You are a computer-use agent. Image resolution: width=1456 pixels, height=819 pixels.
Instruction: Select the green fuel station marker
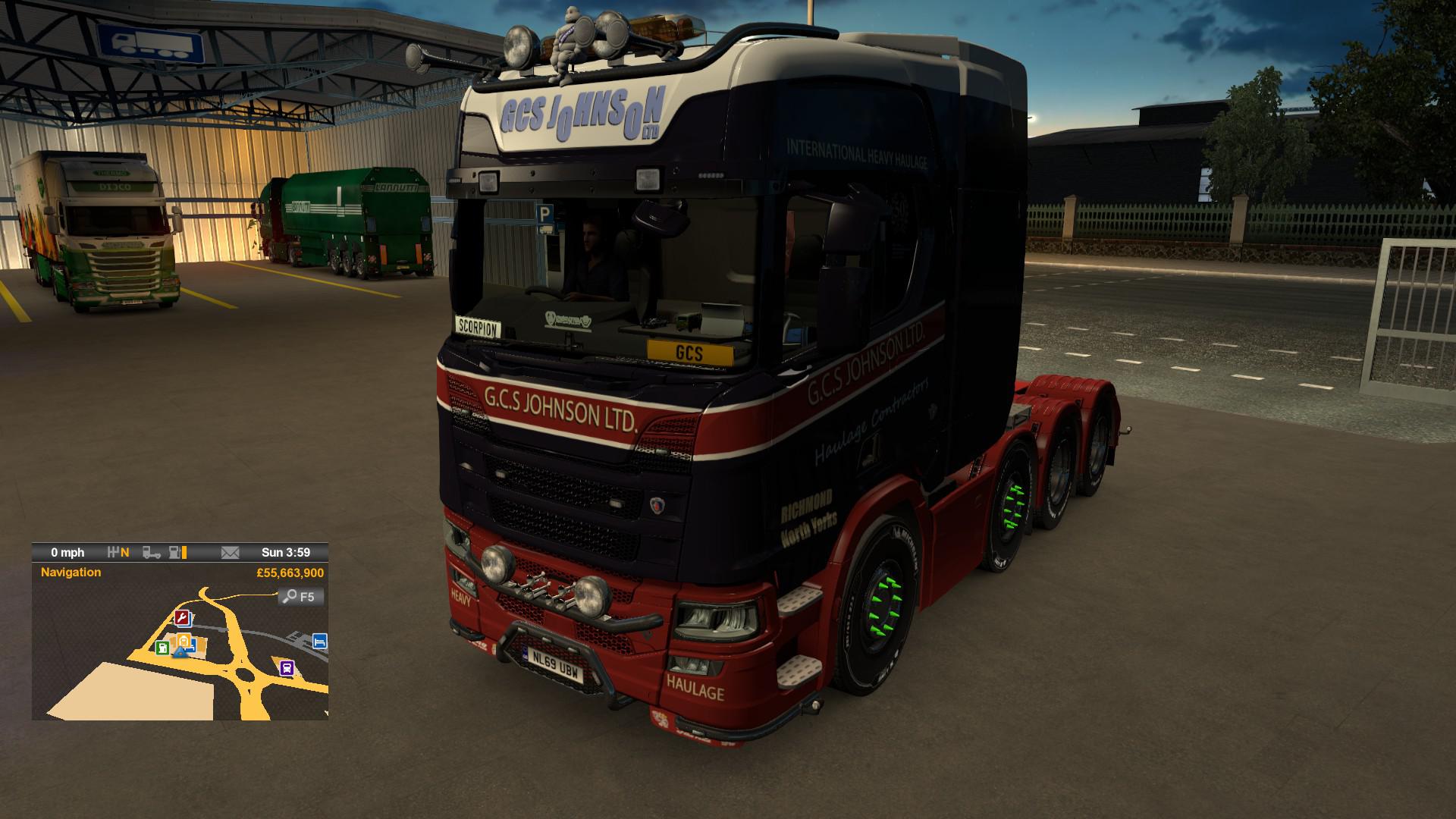click(x=162, y=647)
